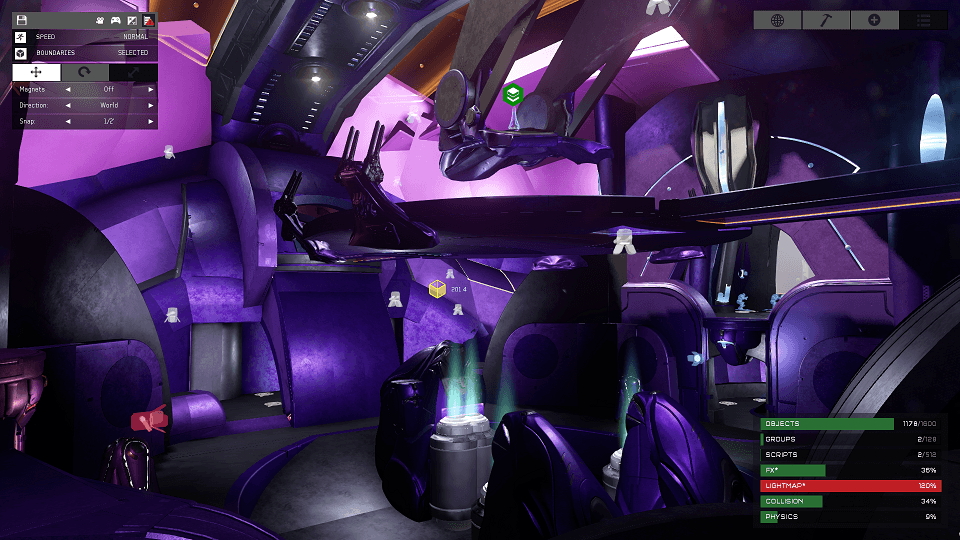Open the list menu button
The height and width of the screenshot is (540, 960).
click(924, 20)
